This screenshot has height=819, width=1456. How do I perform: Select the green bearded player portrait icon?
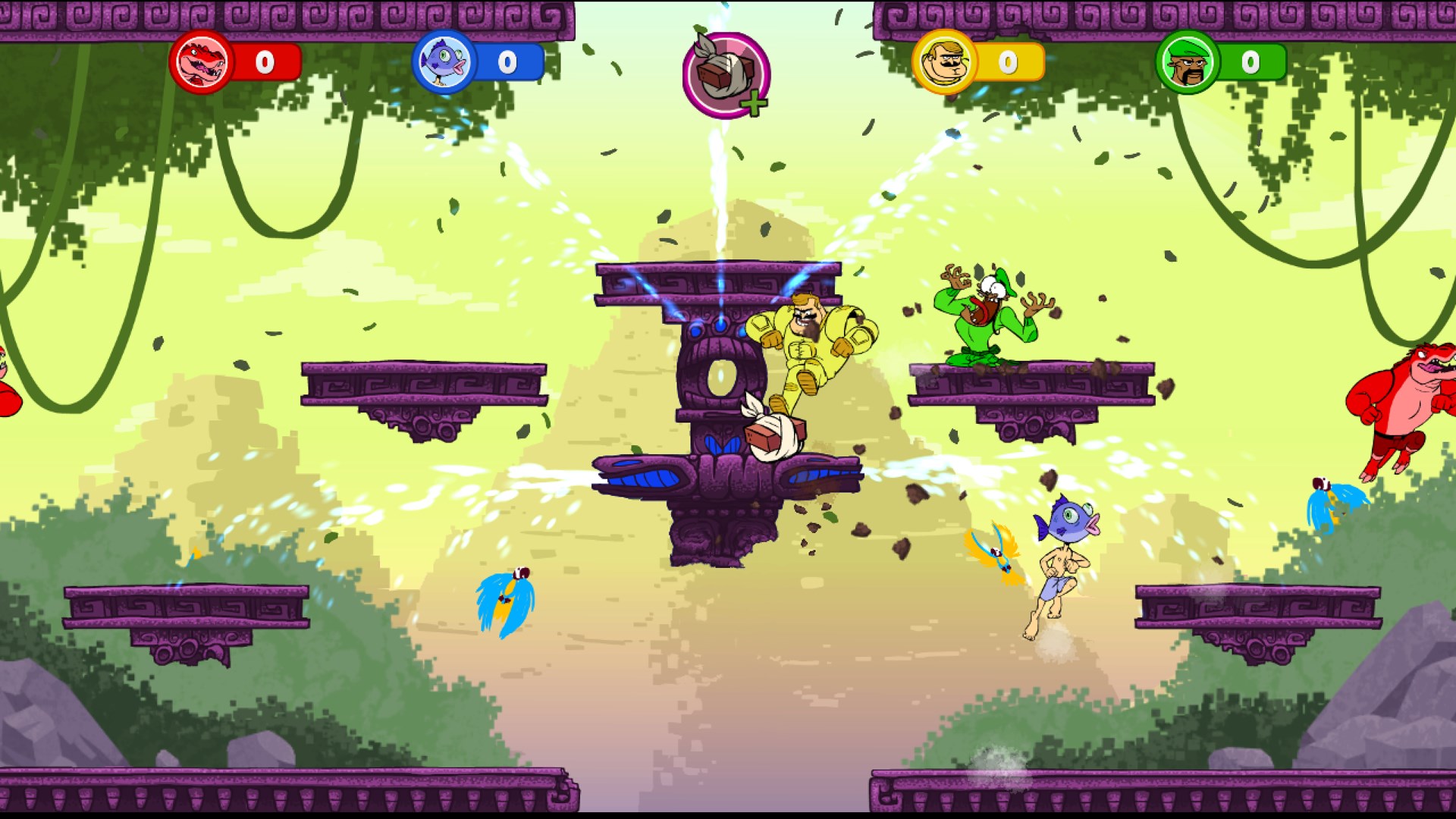[x=1186, y=64]
